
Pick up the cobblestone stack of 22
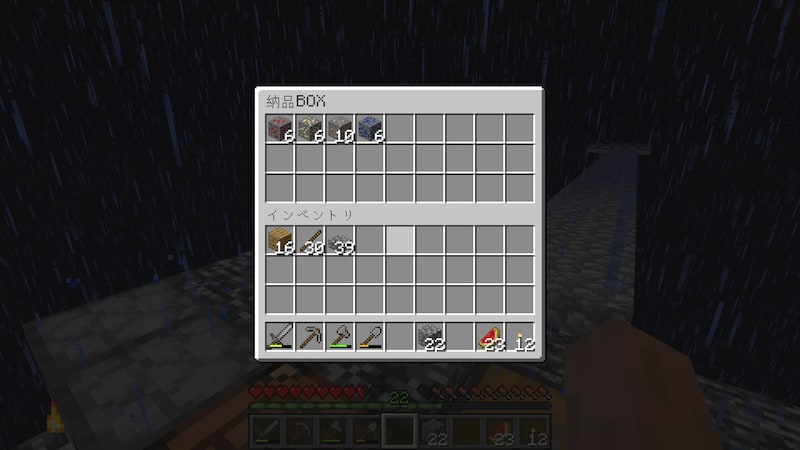tap(429, 336)
